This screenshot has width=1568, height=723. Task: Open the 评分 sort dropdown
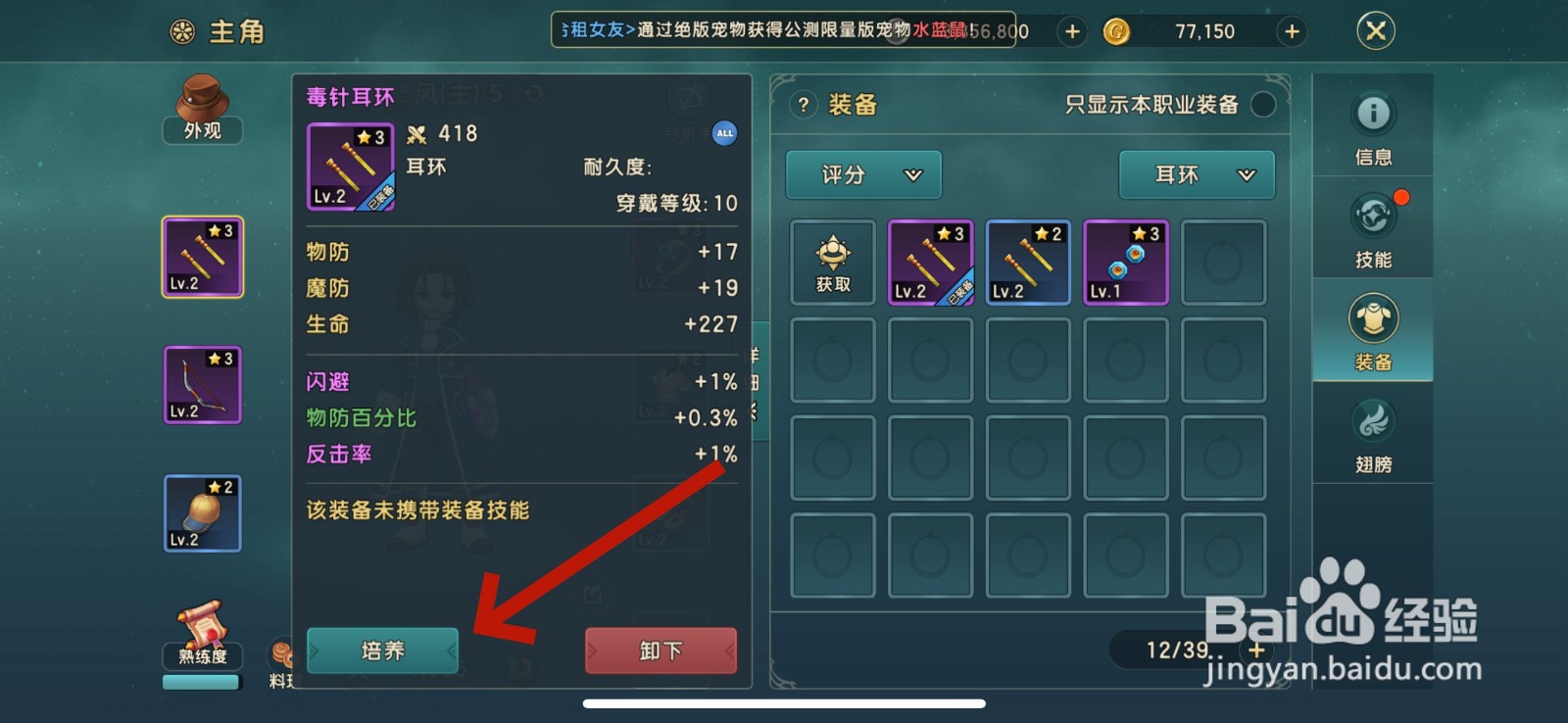[x=862, y=174]
